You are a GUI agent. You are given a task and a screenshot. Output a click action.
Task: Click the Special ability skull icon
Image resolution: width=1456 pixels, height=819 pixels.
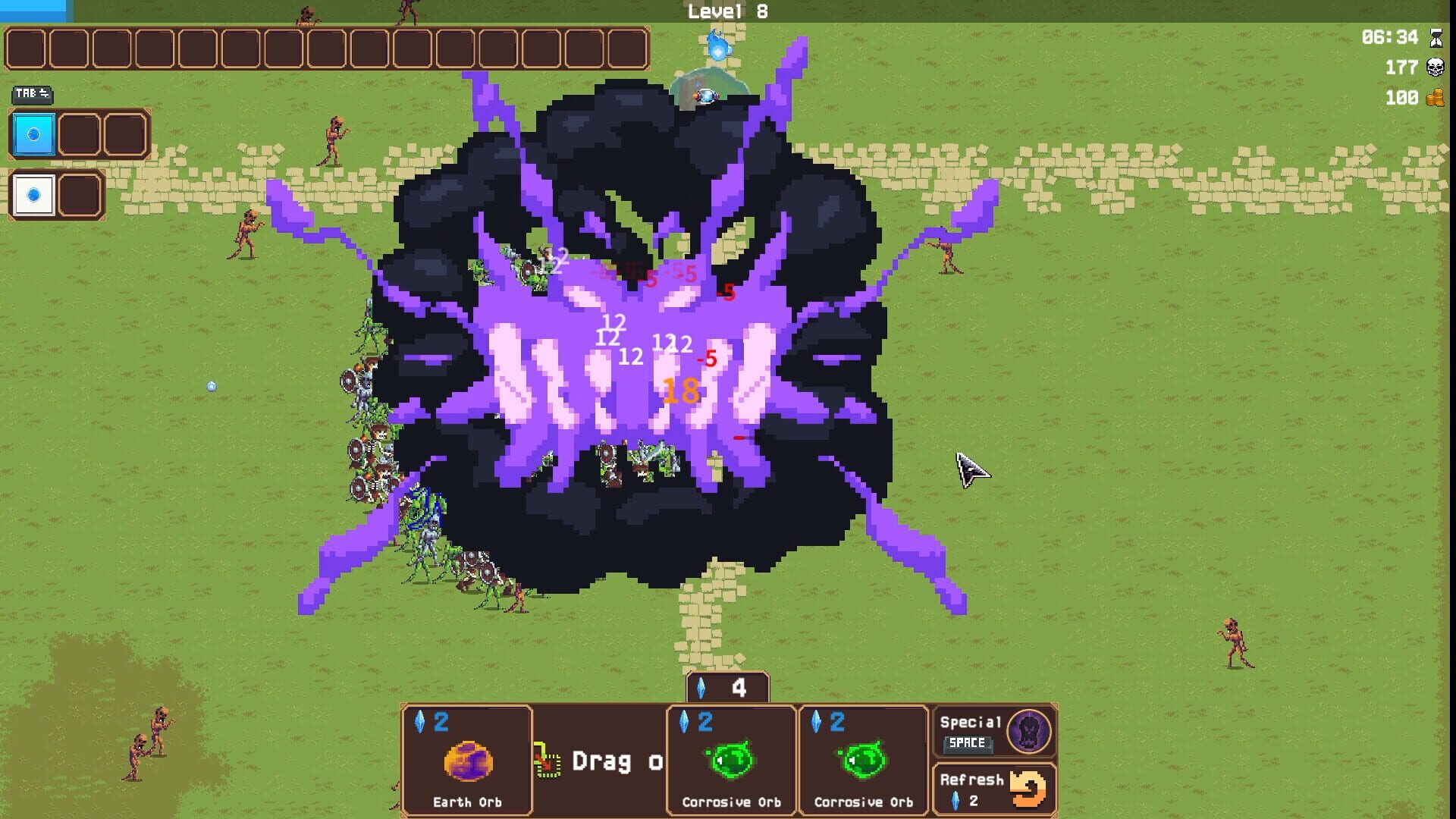coord(1030,732)
